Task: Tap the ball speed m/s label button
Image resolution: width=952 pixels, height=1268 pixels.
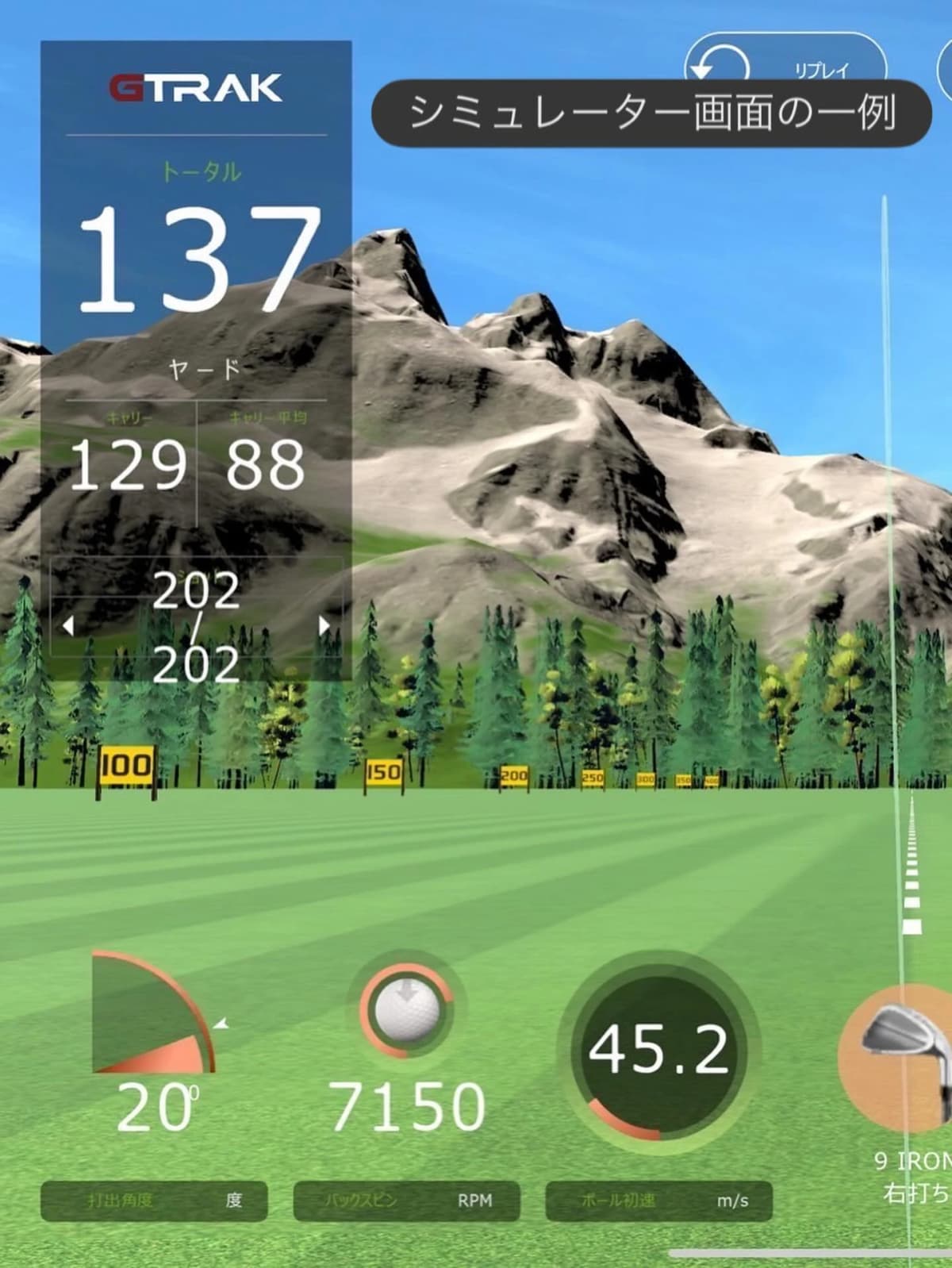Action: coord(658,1201)
